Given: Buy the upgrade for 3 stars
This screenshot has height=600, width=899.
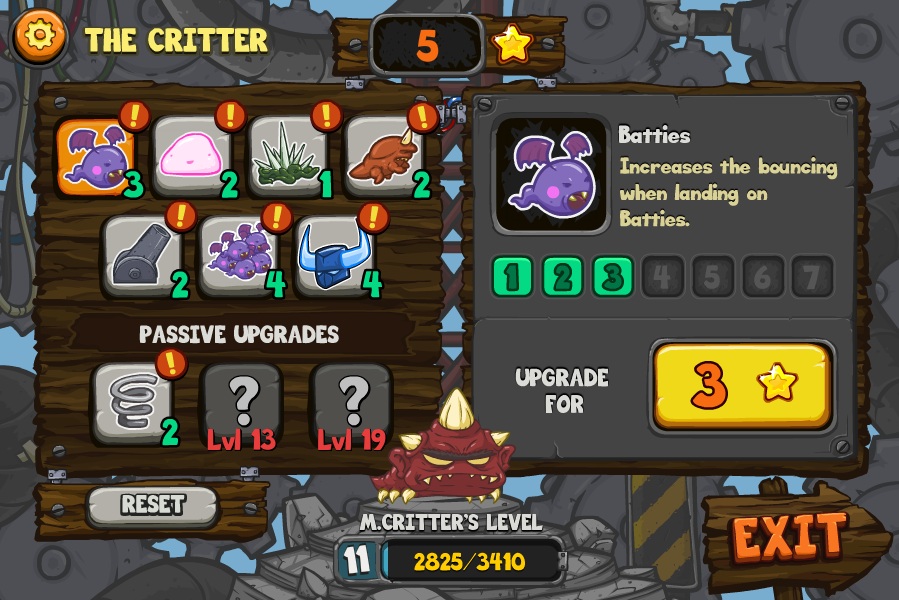Looking at the screenshot, I should click(741, 386).
